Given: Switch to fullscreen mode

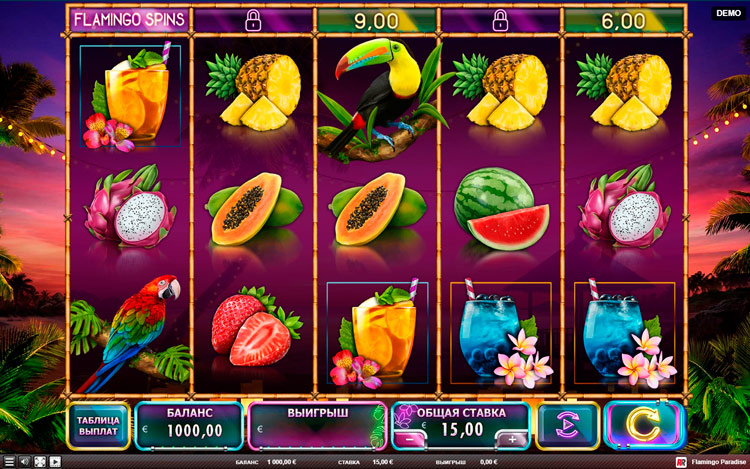Looking at the screenshot, I should click(39, 462).
